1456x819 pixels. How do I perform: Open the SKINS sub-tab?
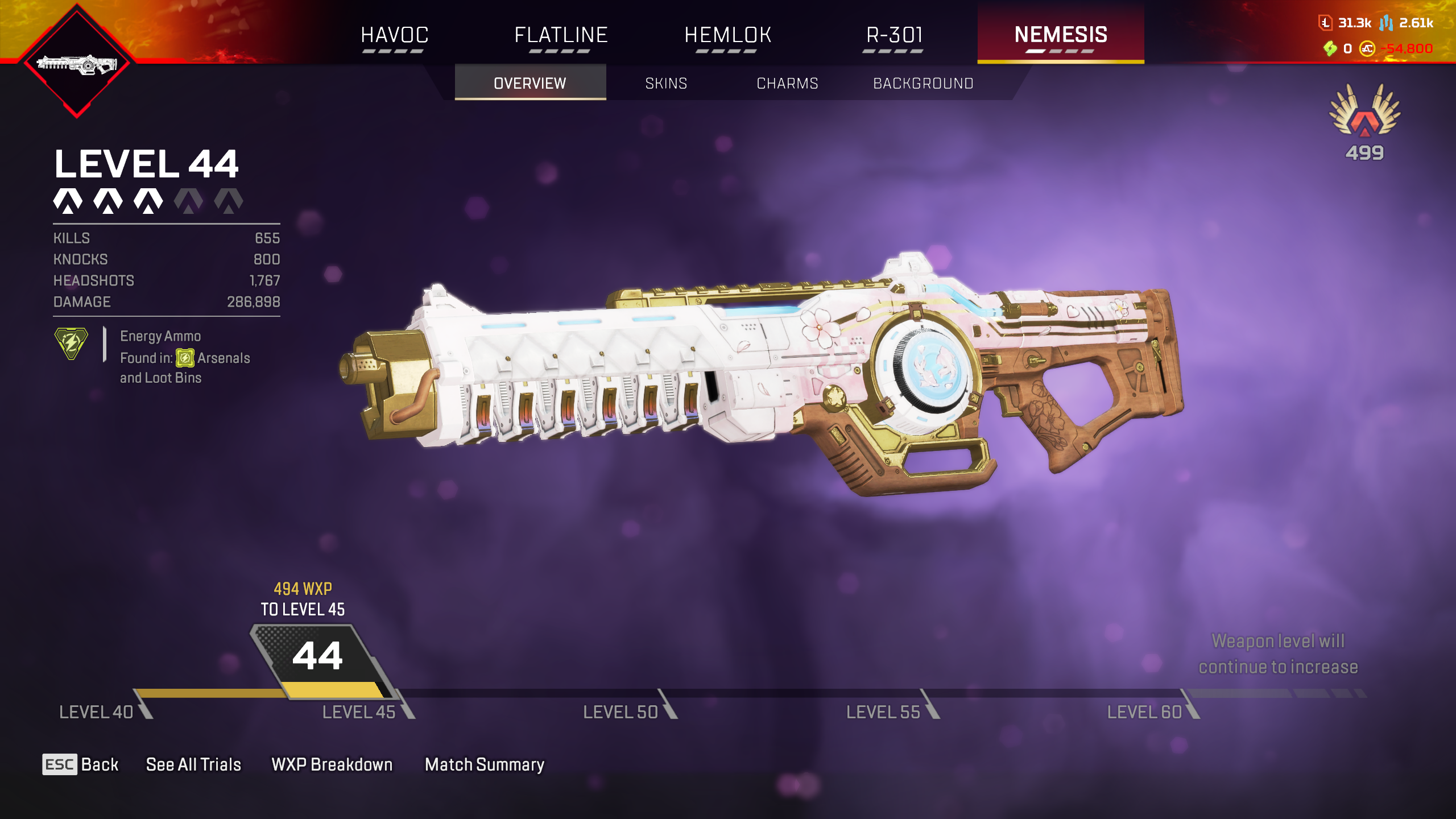(666, 83)
